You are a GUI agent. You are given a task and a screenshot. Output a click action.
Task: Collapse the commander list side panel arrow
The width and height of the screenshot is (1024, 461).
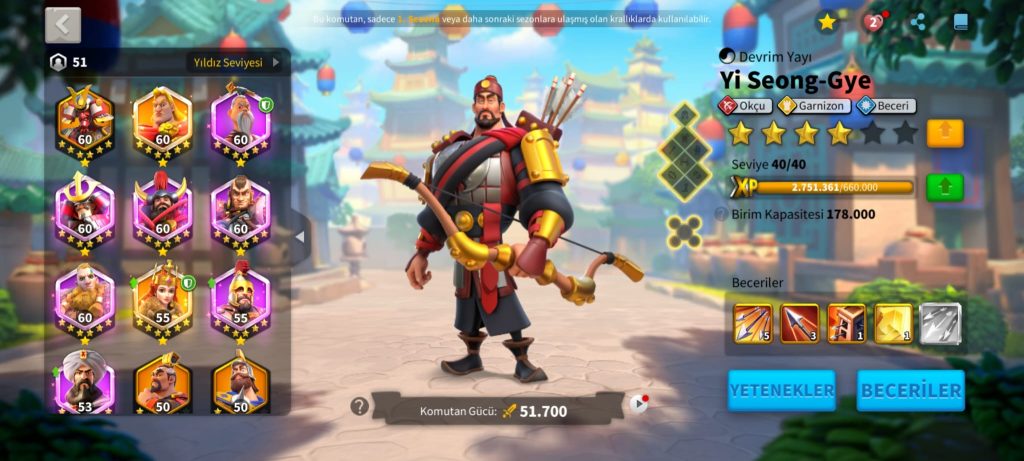tap(300, 237)
